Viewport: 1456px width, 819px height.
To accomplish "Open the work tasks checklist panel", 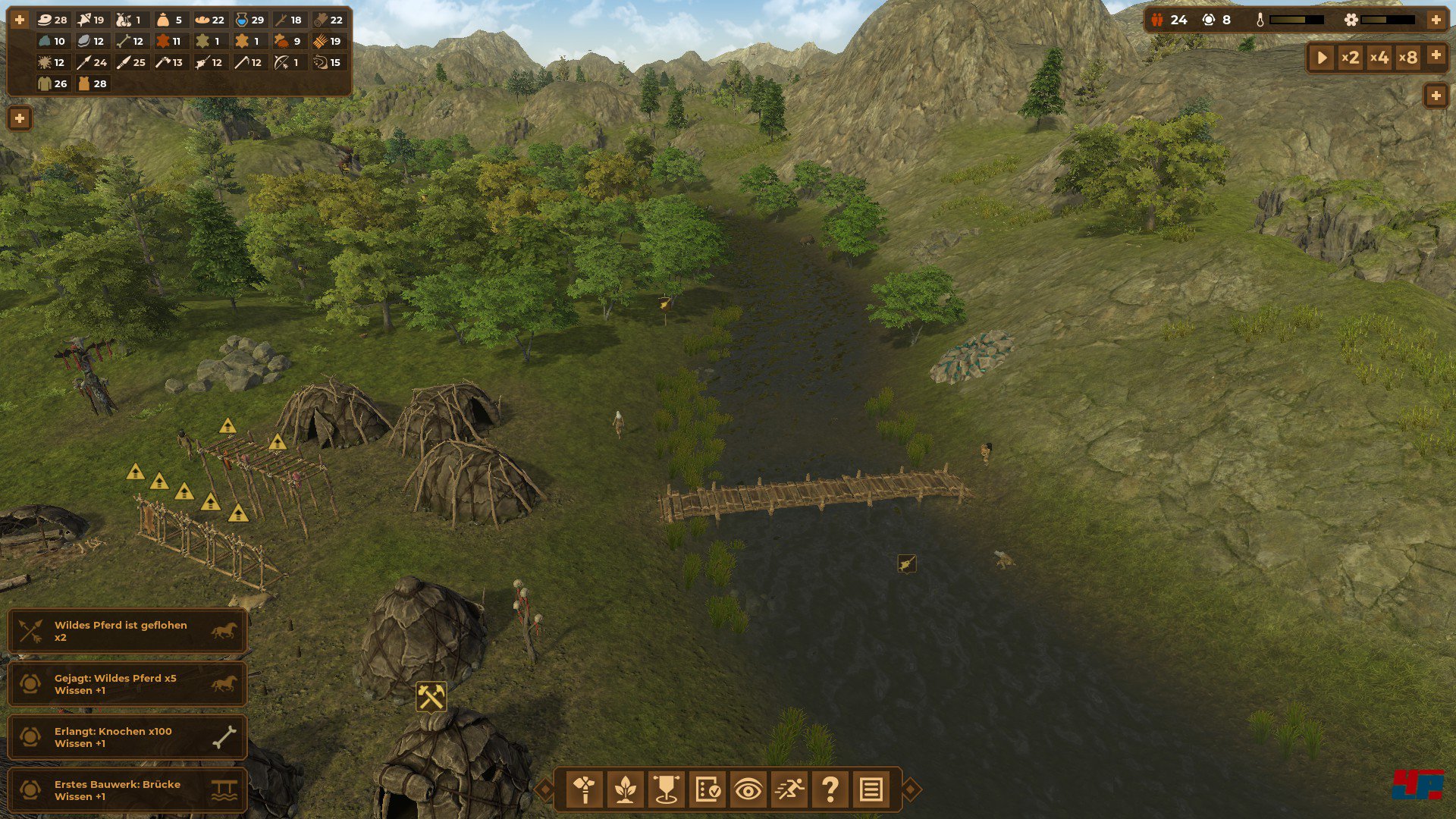I will pyautogui.click(x=708, y=790).
